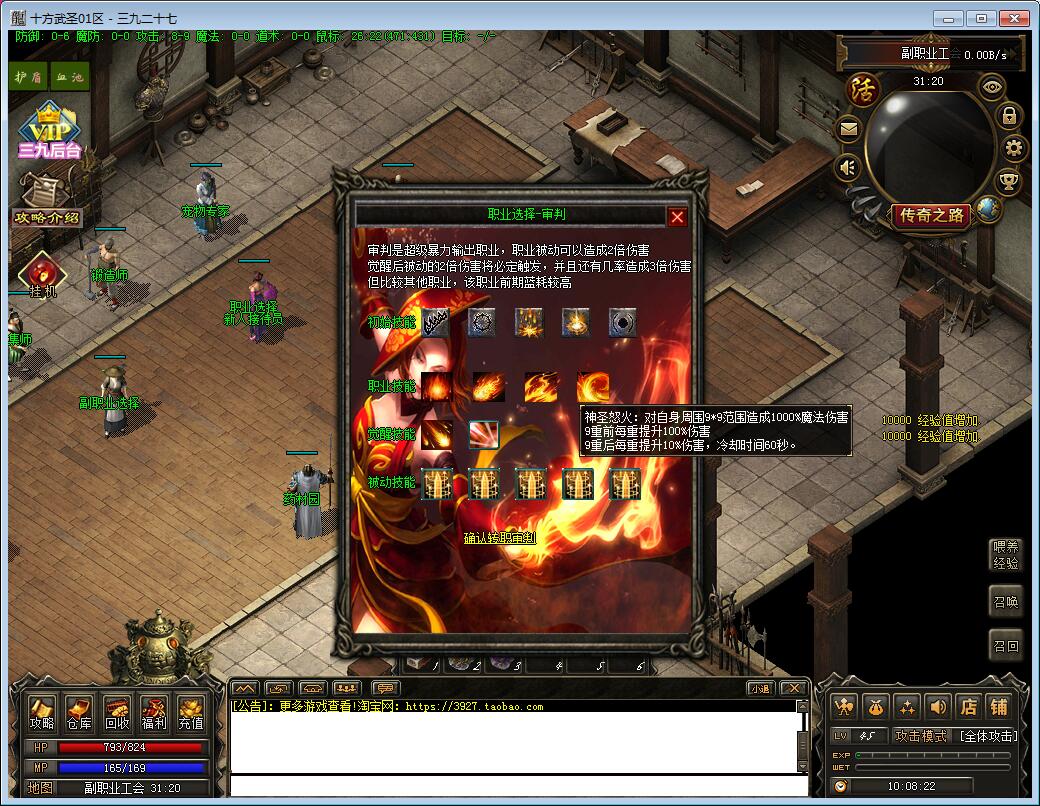Viewport: 1040px width, 806px height.
Task: Click the 喂养经验 feed experience button
Action: click(x=1005, y=555)
